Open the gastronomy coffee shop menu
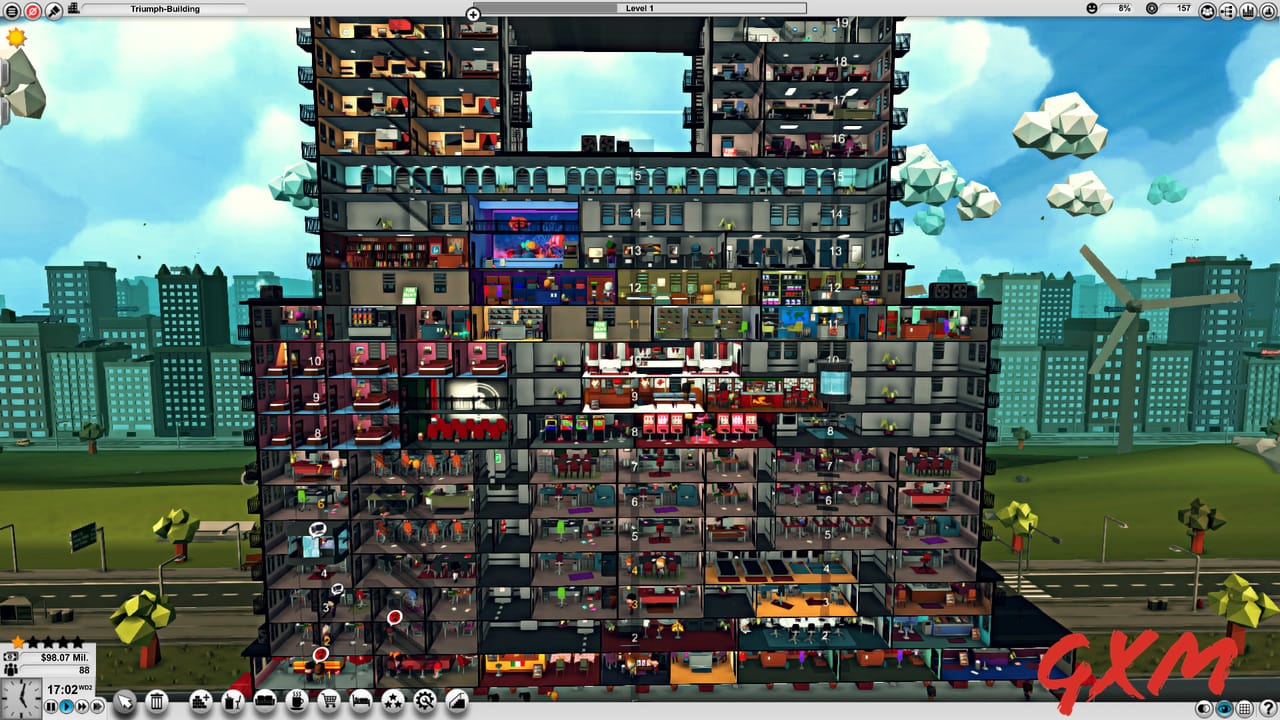Screen dimensions: 1280x720 tap(296, 703)
